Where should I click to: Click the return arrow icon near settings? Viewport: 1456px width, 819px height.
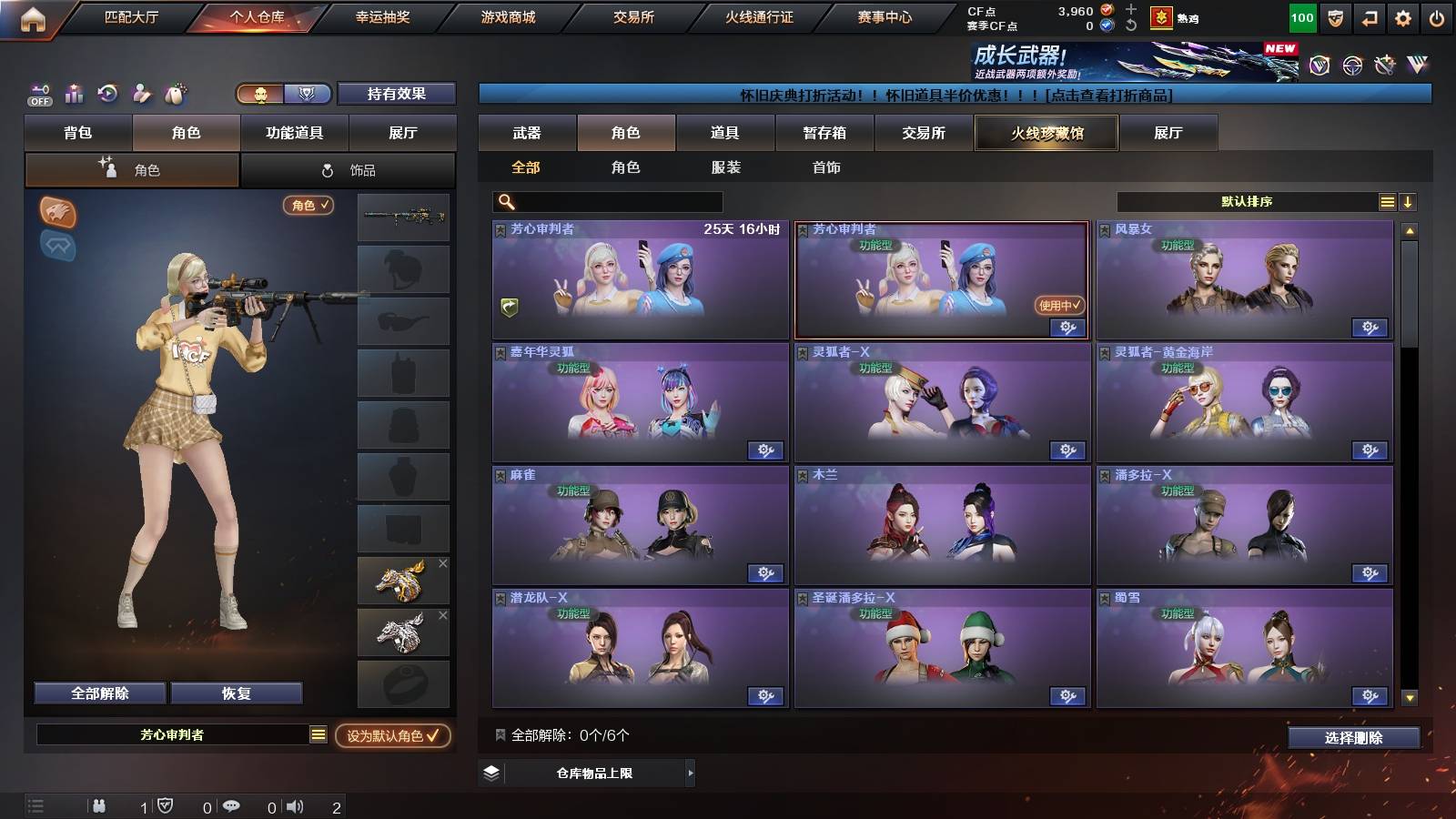click(x=1369, y=18)
